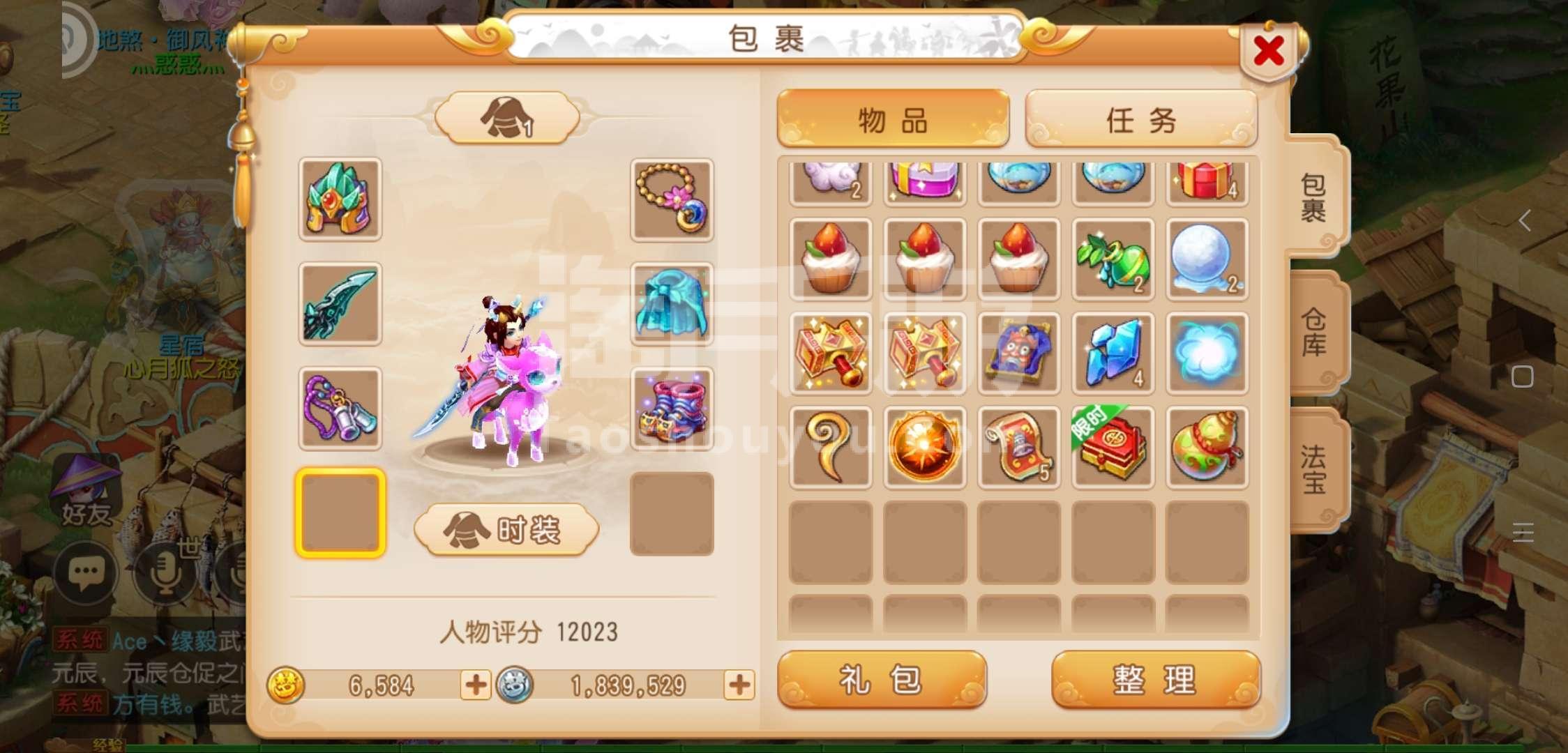Click the flower necklace accessory slot
Viewport: 1568px width, 753px height.
[672, 202]
